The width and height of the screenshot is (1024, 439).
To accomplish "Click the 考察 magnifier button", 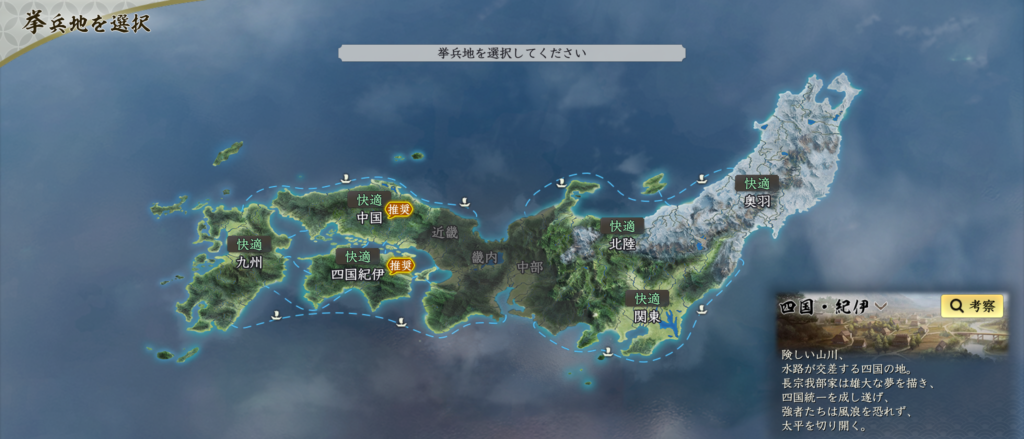I will point(972,306).
